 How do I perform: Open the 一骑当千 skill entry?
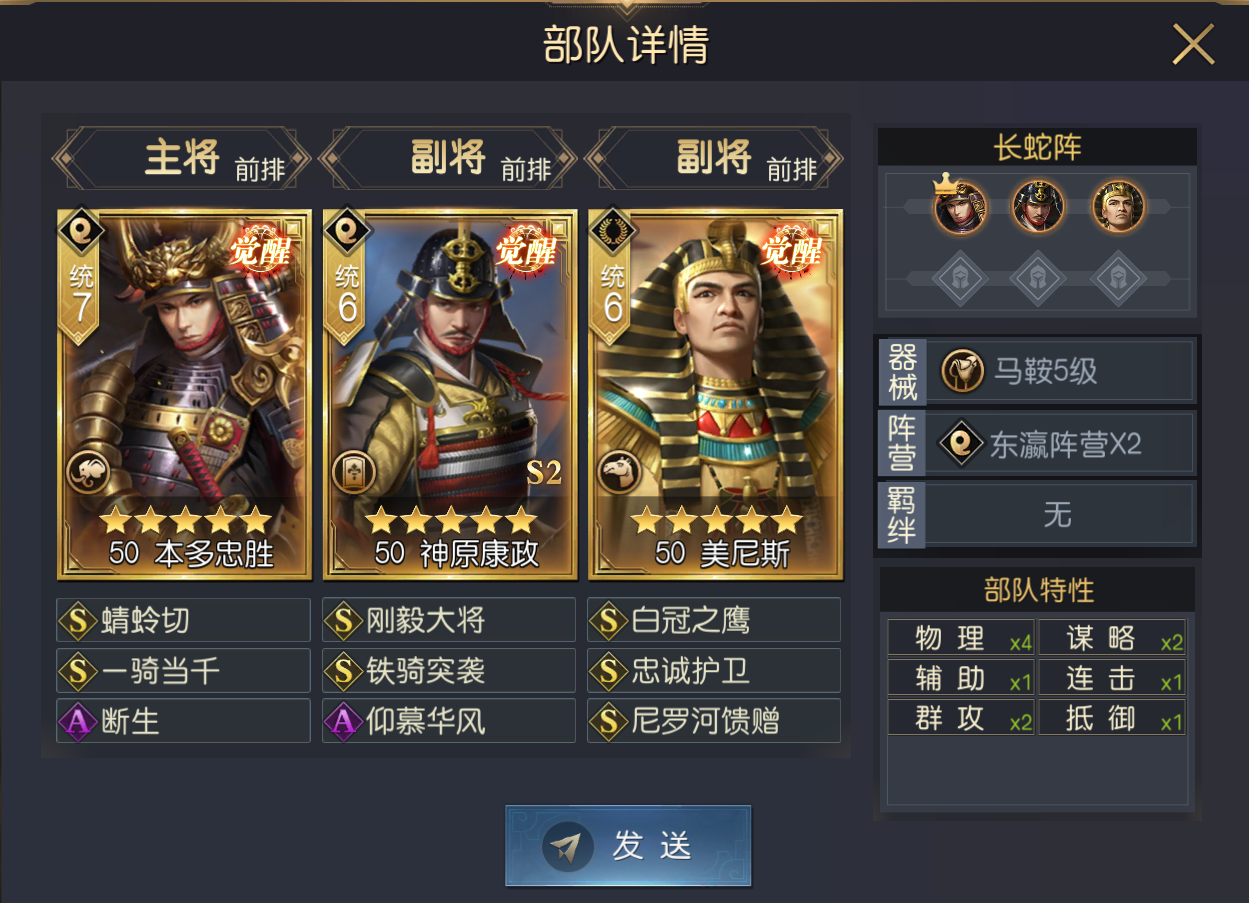click(184, 670)
